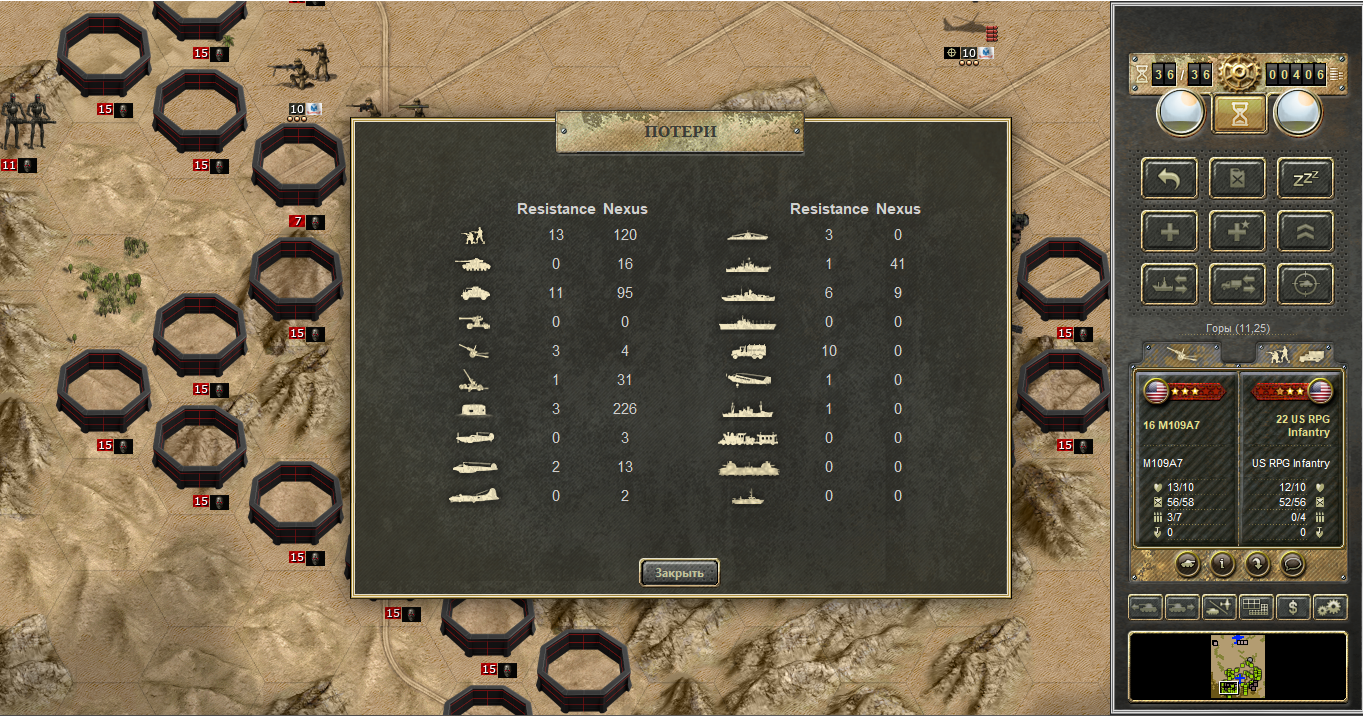
Task: Switch to the artillery unit tab
Action: point(1181,353)
